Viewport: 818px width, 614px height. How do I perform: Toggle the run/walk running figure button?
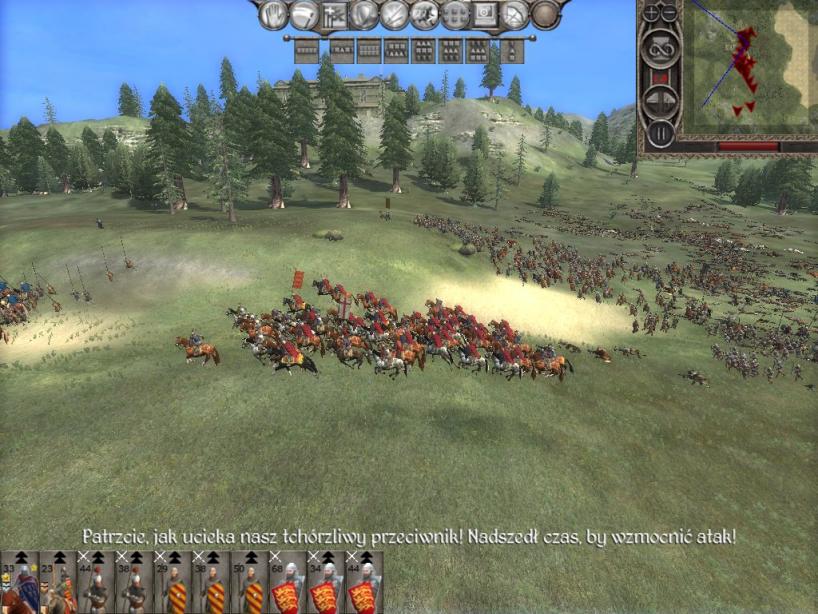tap(424, 14)
